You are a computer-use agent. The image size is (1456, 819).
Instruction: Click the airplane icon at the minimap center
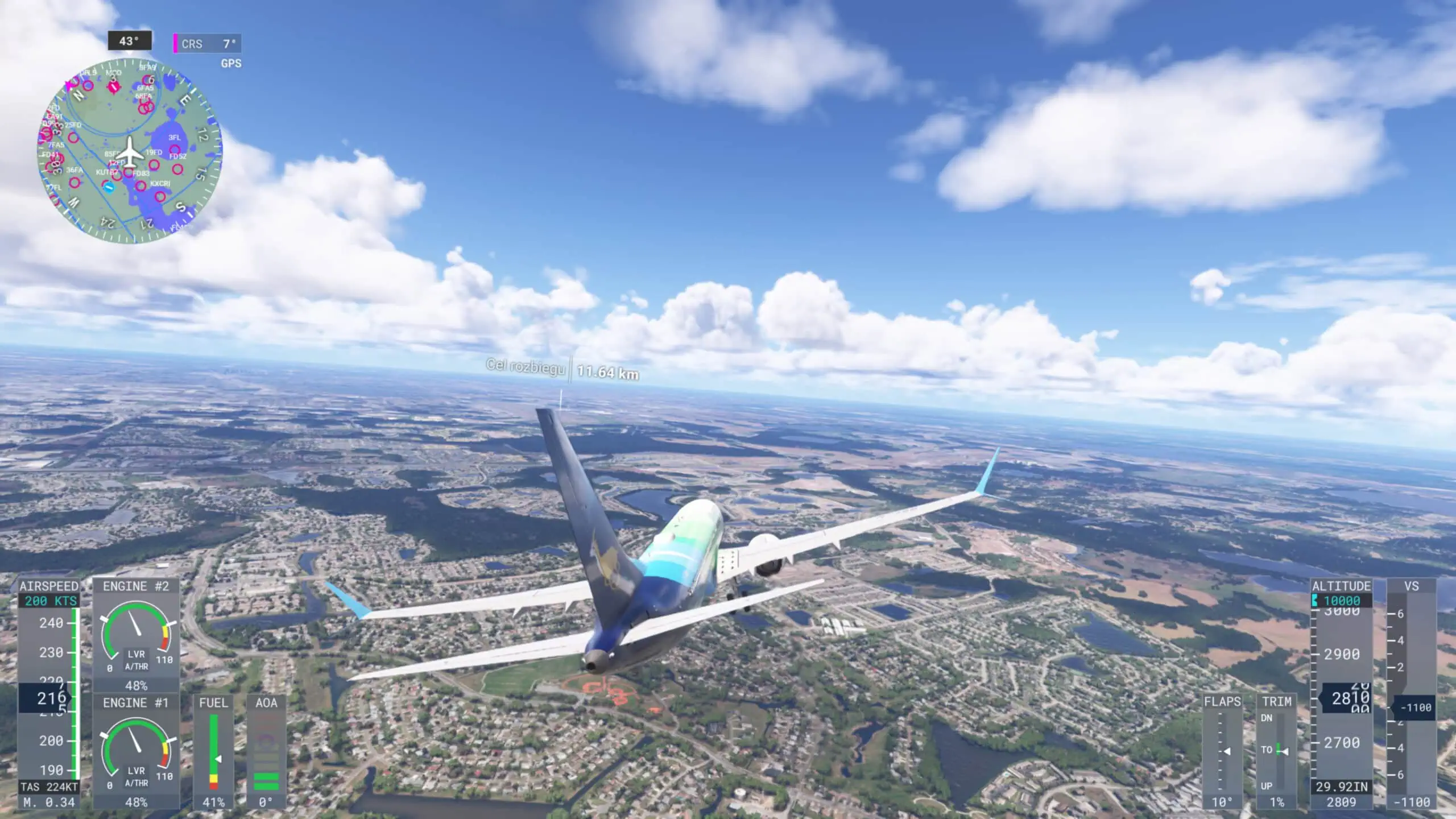pos(129,152)
